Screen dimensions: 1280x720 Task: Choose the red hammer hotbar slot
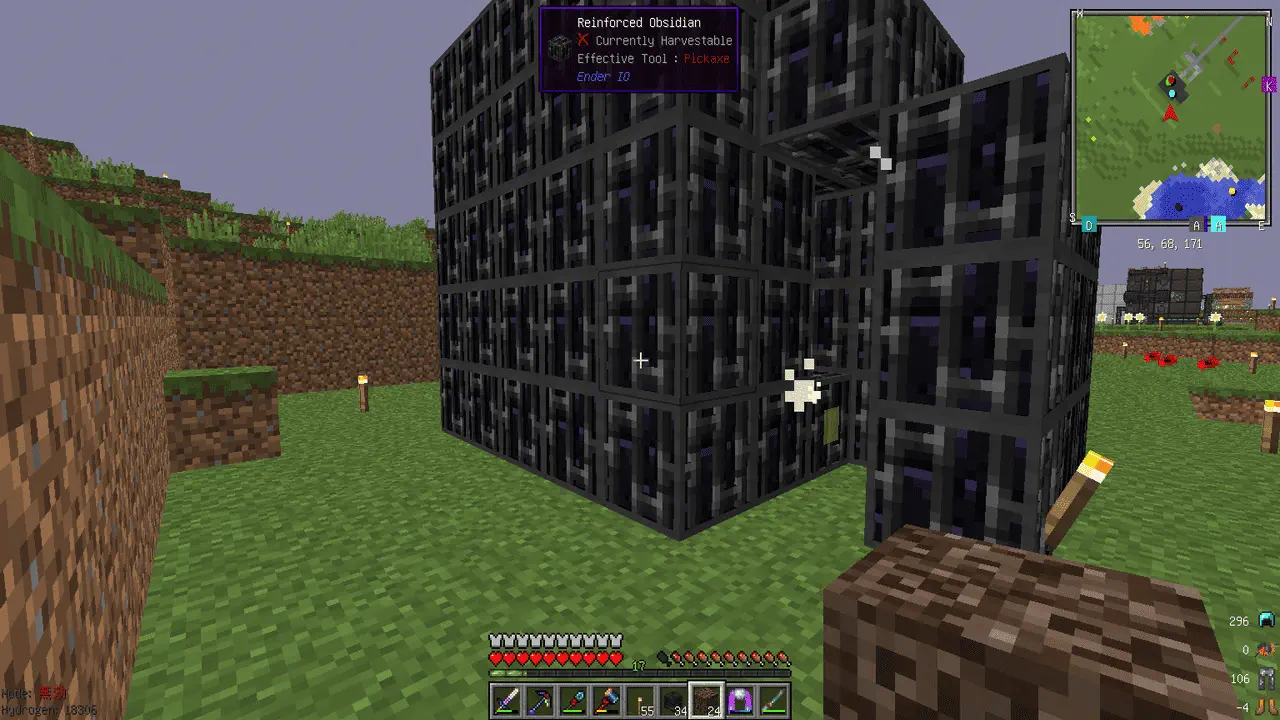pos(607,701)
